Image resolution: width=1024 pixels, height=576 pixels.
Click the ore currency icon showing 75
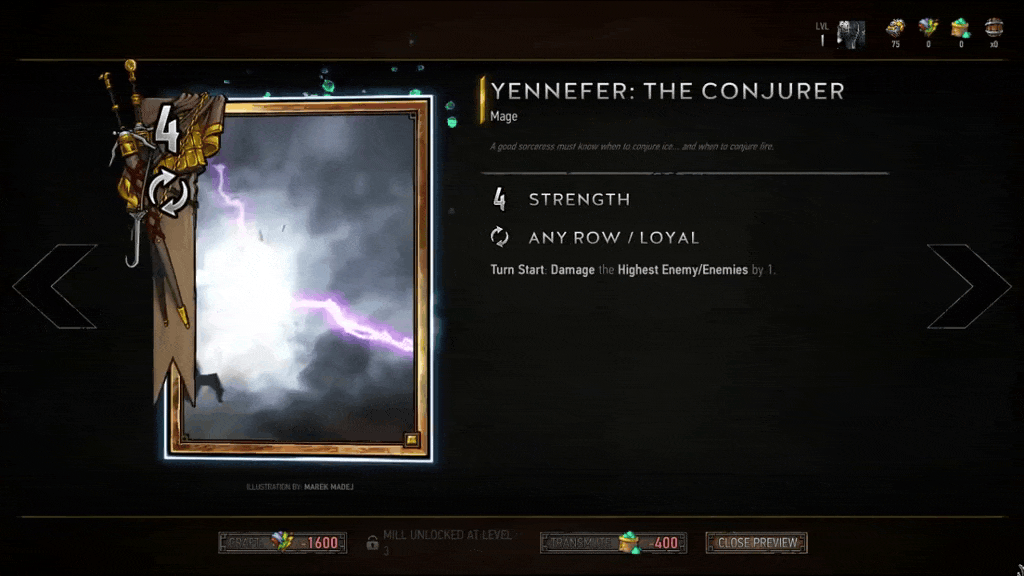point(894,30)
